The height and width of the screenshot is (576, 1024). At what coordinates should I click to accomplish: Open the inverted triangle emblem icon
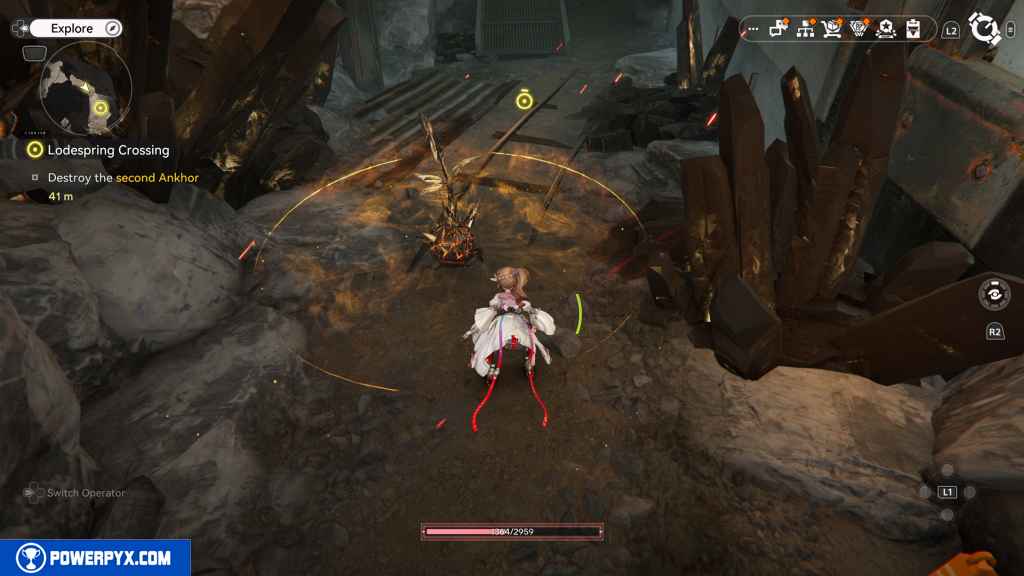coord(858,29)
